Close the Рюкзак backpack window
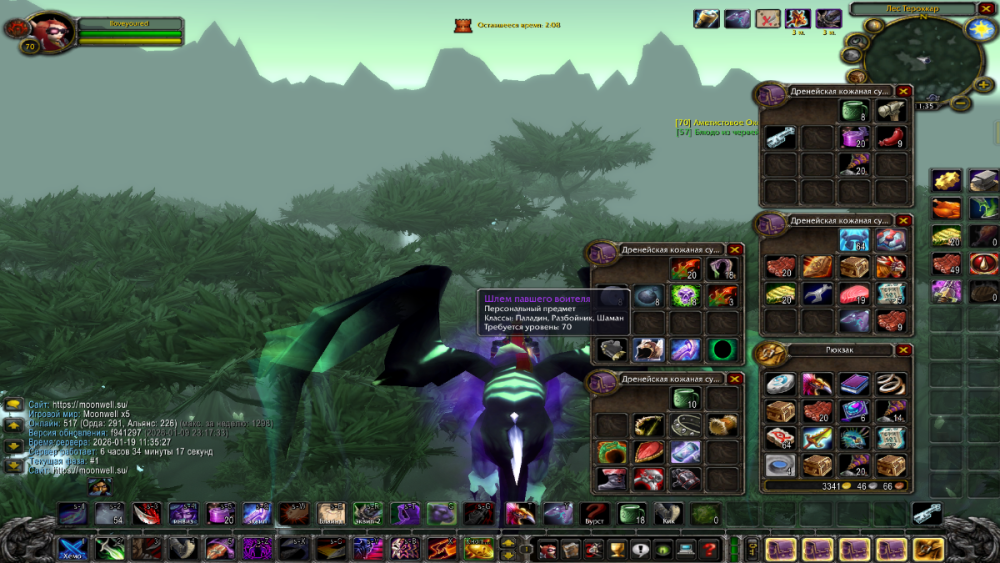 904,351
